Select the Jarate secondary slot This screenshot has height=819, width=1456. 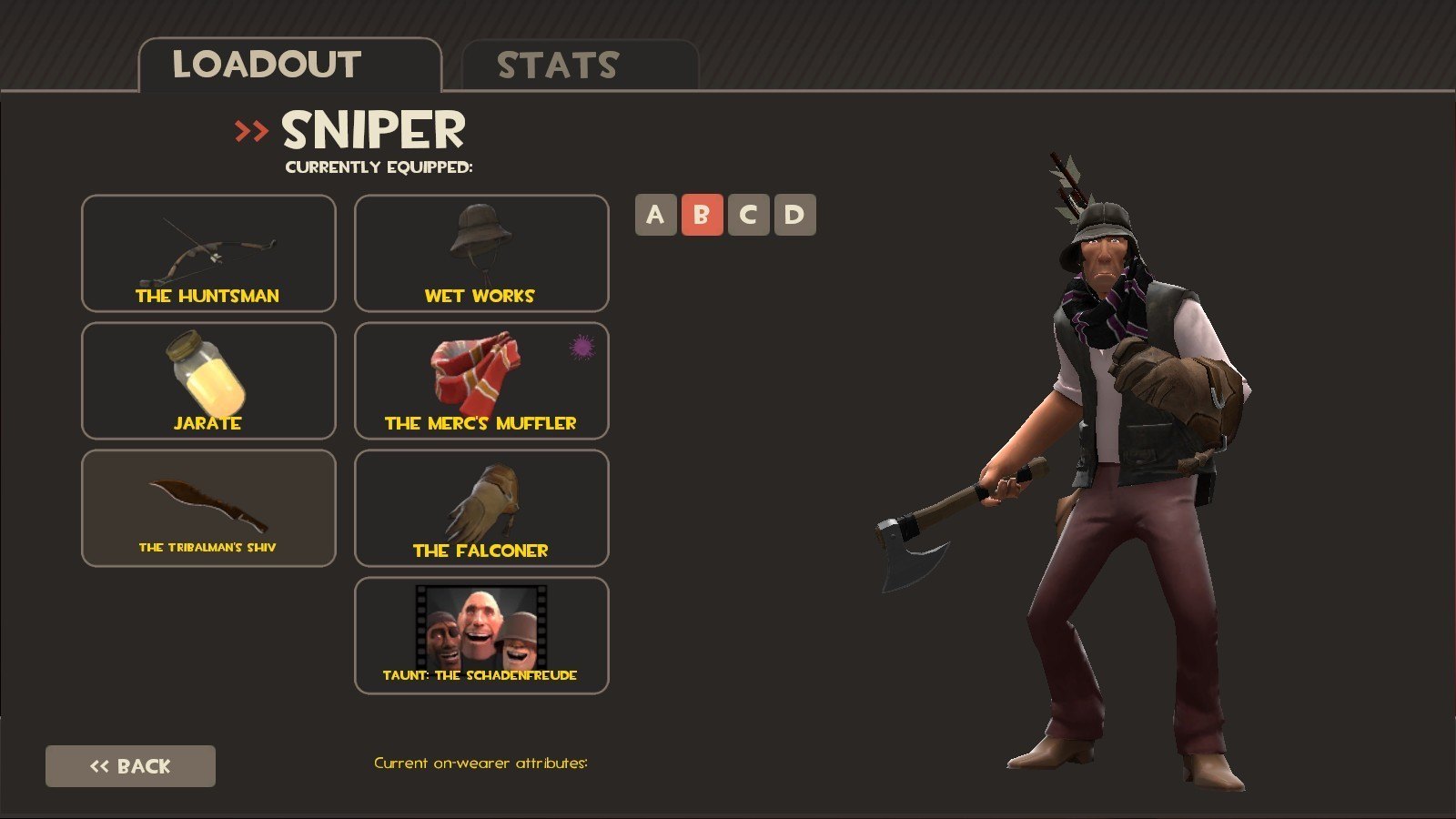pos(208,380)
